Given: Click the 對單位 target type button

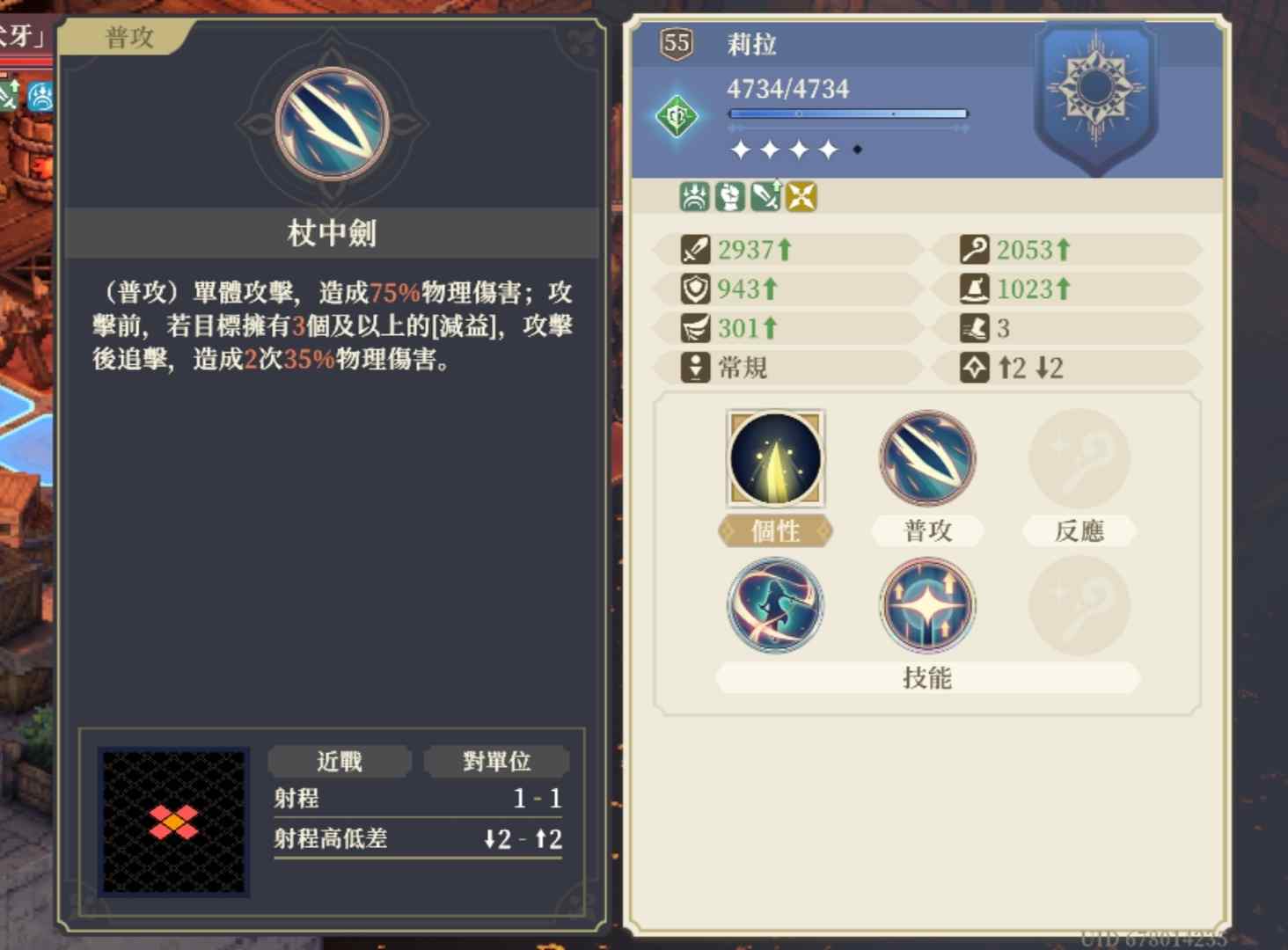Looking at the screenshot, I should (497, 762).
